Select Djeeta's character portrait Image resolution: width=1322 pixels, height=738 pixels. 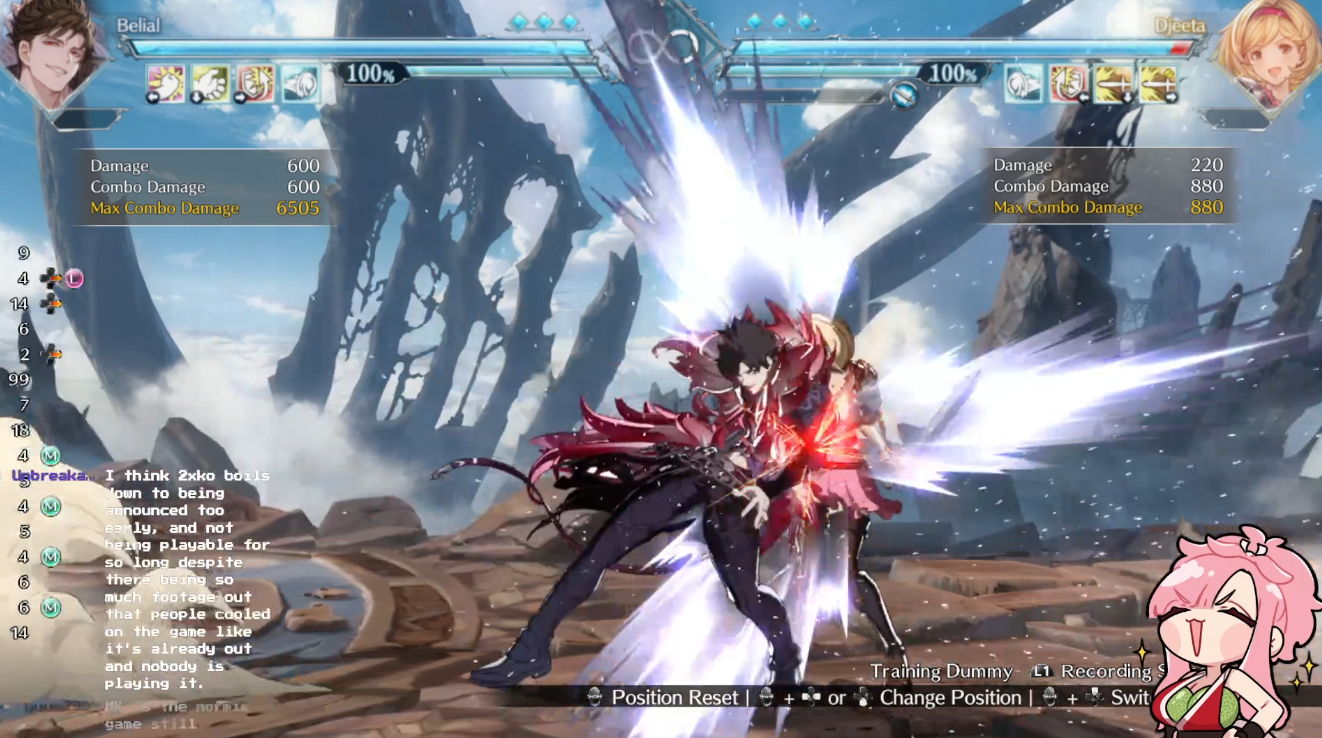click(1268, 50)
